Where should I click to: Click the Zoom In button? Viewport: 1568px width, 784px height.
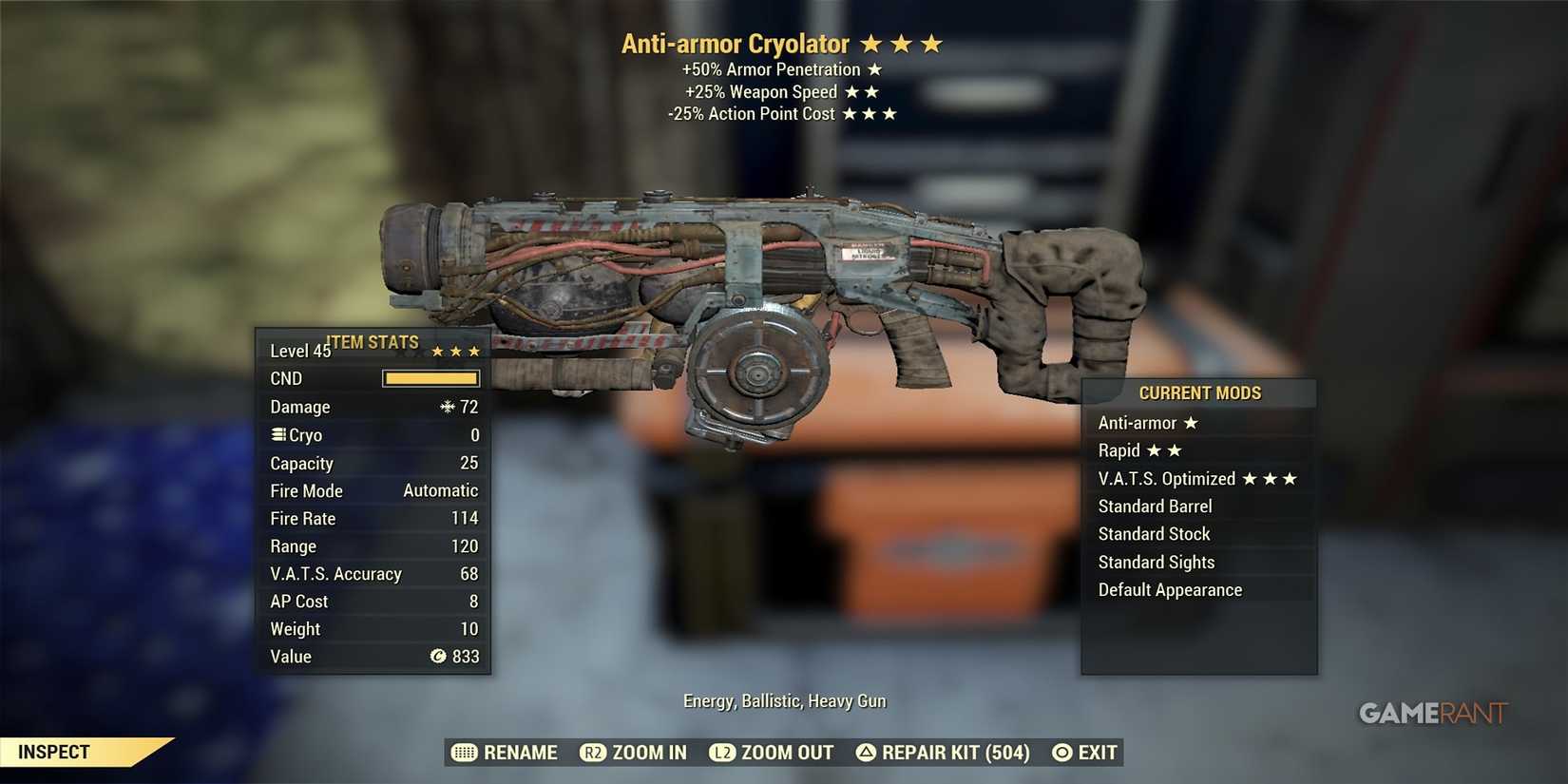[634, 753]
